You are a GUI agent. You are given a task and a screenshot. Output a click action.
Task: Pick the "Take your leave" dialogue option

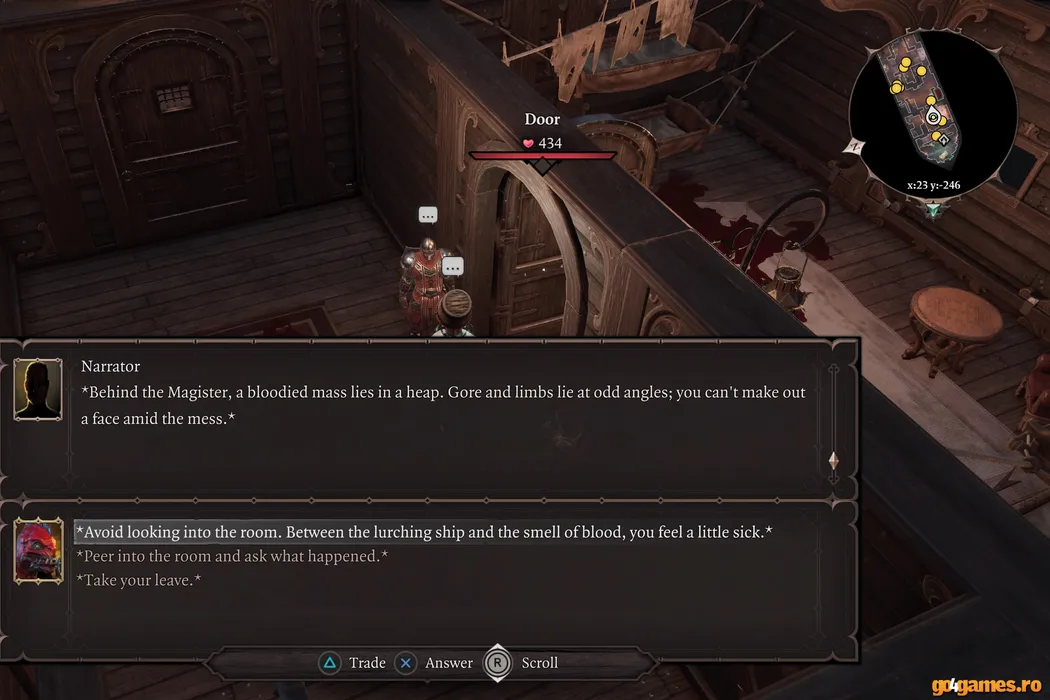point(139,580)
